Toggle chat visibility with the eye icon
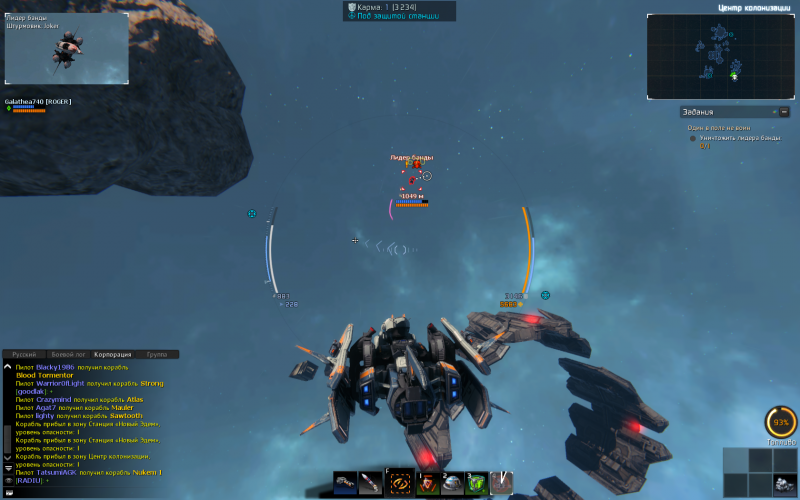This screenshot has height=500, width=800. coord(8,481)
